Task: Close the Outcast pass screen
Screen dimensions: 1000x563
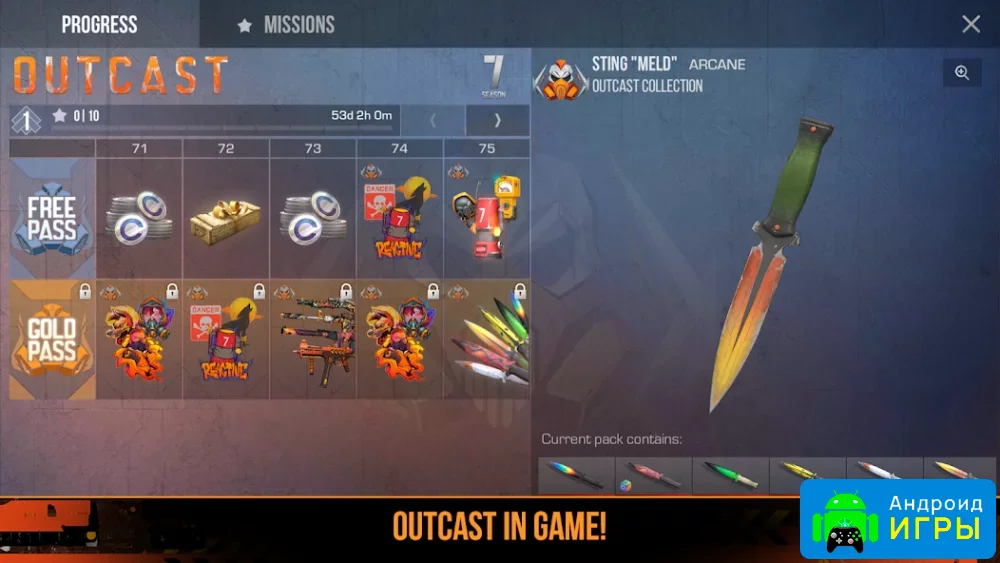Action: (x=970, y=24)
